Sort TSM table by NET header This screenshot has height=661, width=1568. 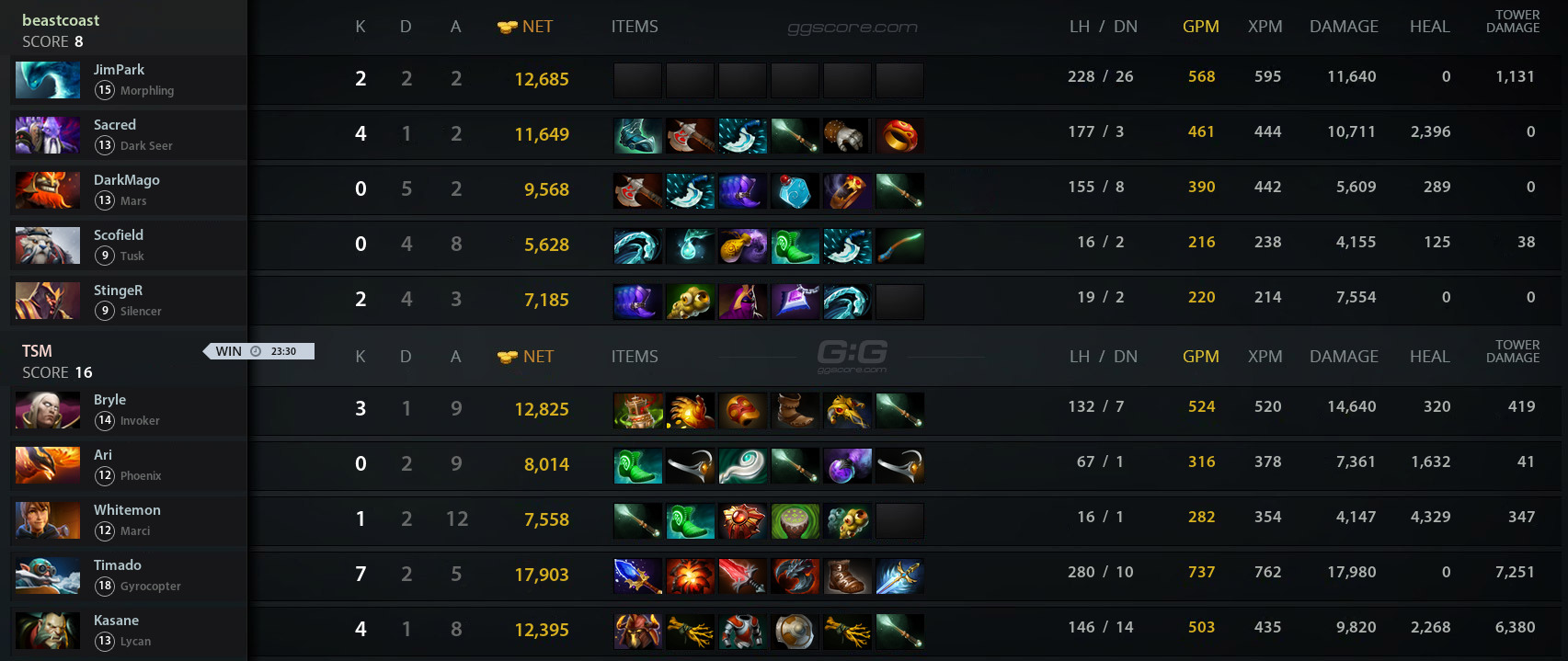pos(538,357)
